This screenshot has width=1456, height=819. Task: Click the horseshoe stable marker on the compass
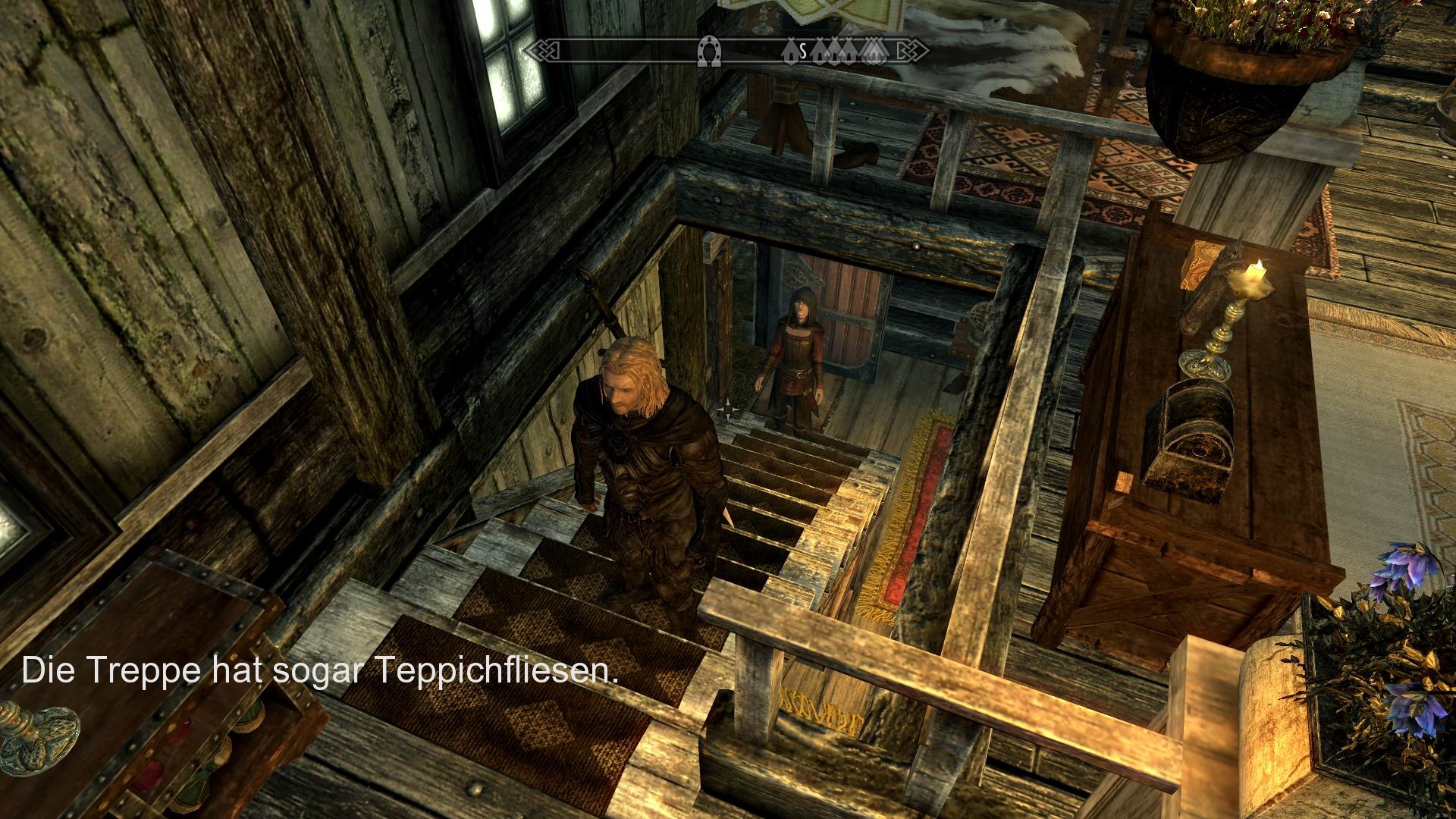pyautogui.click(x=711, y=52)
